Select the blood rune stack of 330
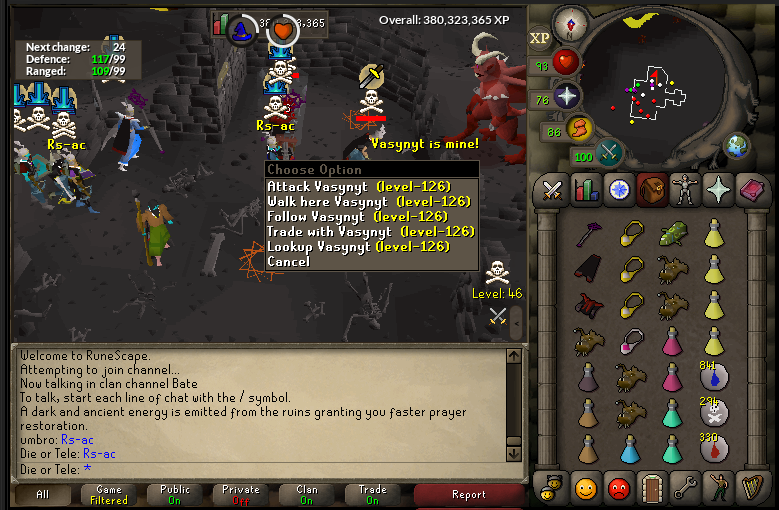Screen dimensions: 779x510 (714, 447)
